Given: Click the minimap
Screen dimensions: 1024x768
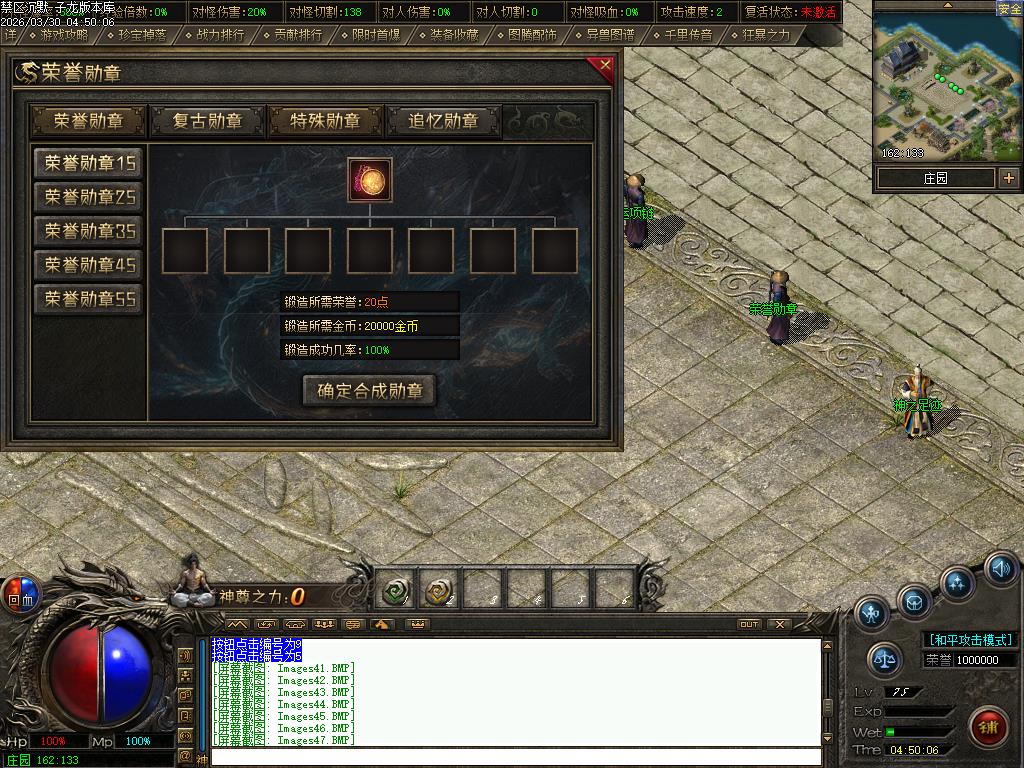Looking at the screenshot, I should pyautogui.click(x=947, y=88).
